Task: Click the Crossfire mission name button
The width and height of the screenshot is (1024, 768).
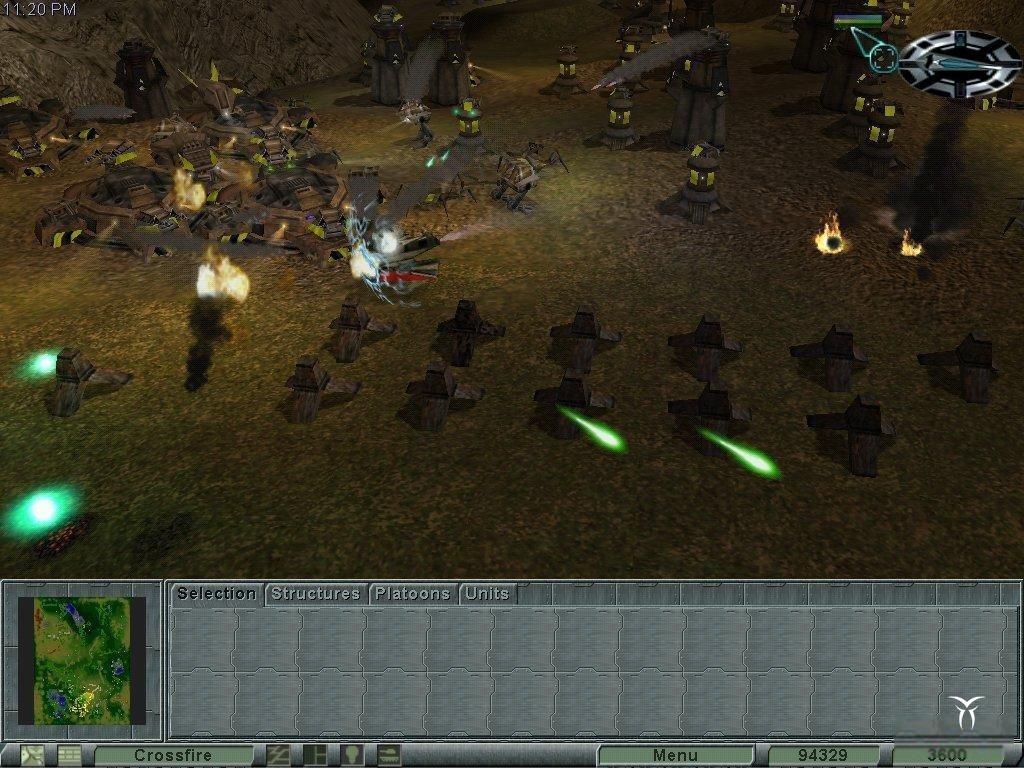Action: pos(173,755)
